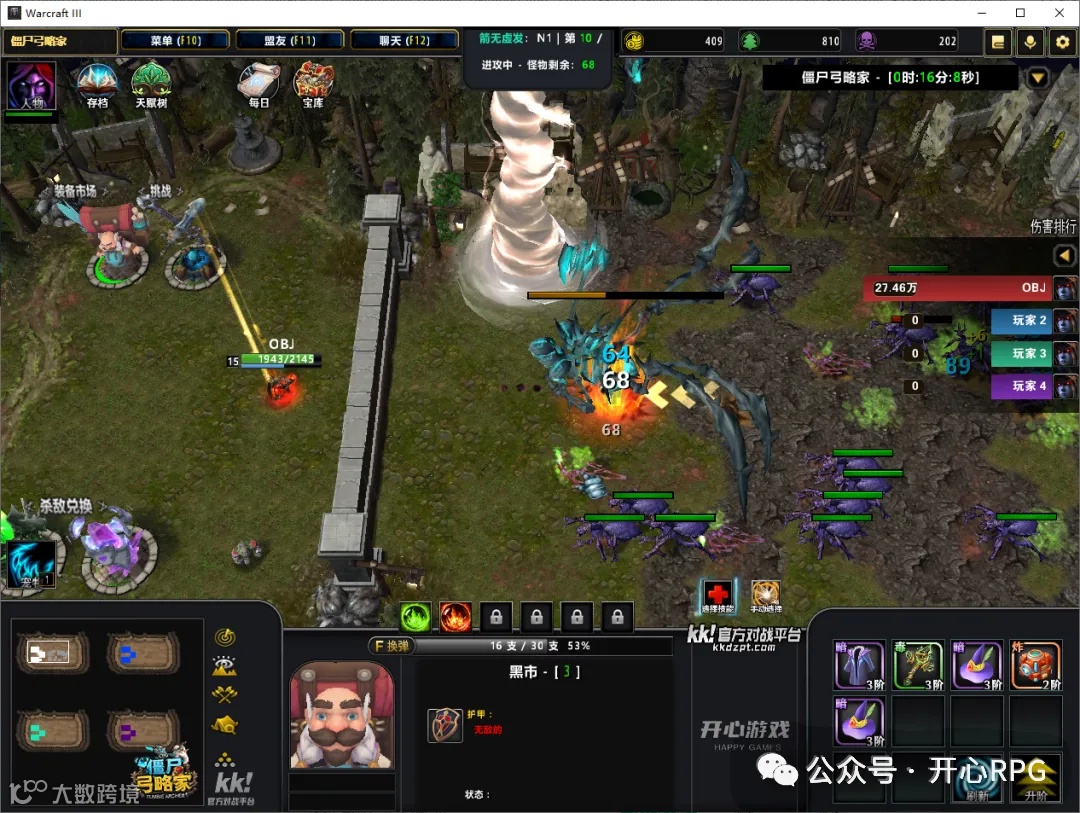Click the 选择技能 red cross icon
This screenshot has height=813, width=1080.
[716, 594]
